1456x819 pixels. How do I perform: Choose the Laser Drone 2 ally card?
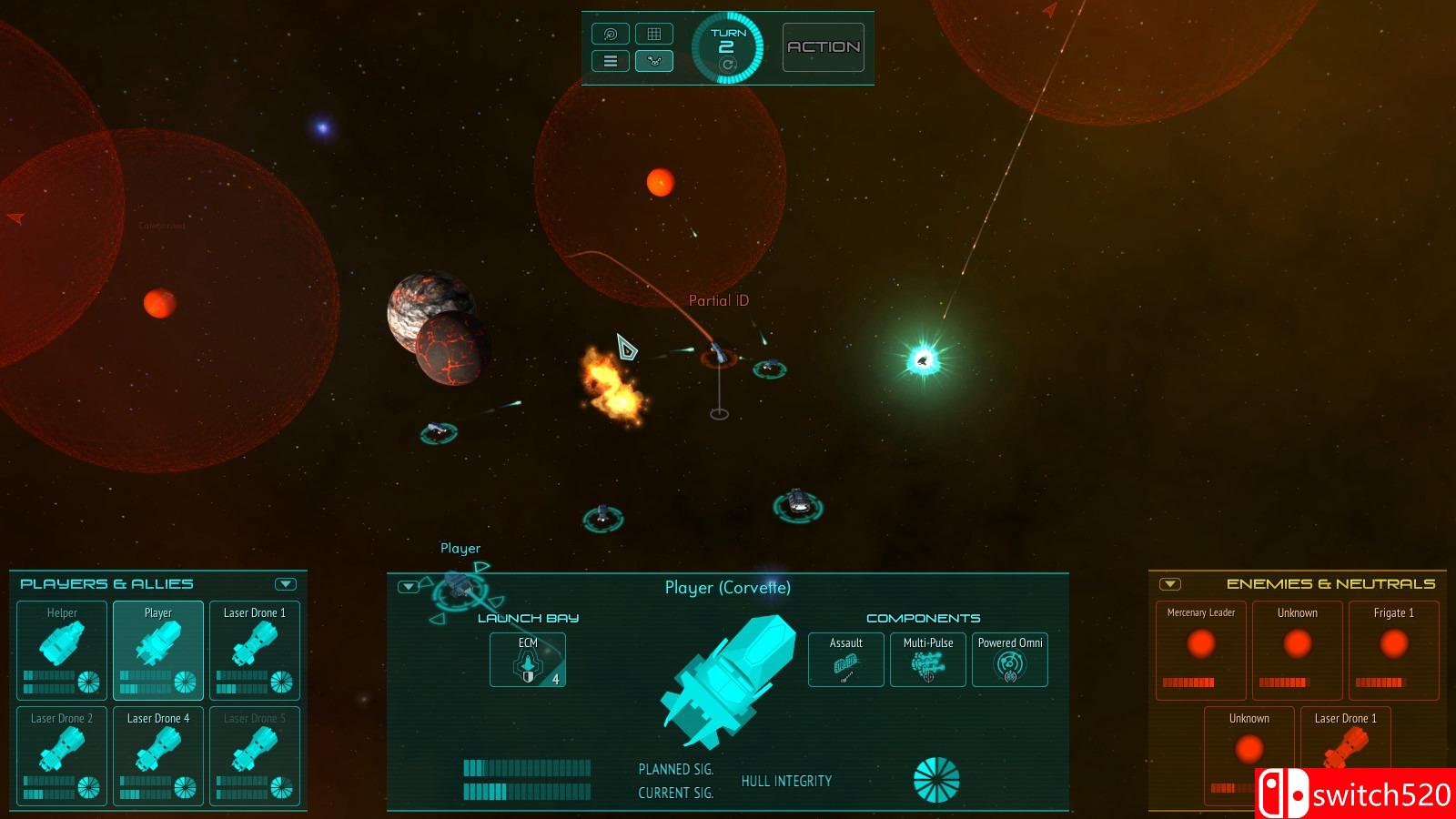[63, 755]
